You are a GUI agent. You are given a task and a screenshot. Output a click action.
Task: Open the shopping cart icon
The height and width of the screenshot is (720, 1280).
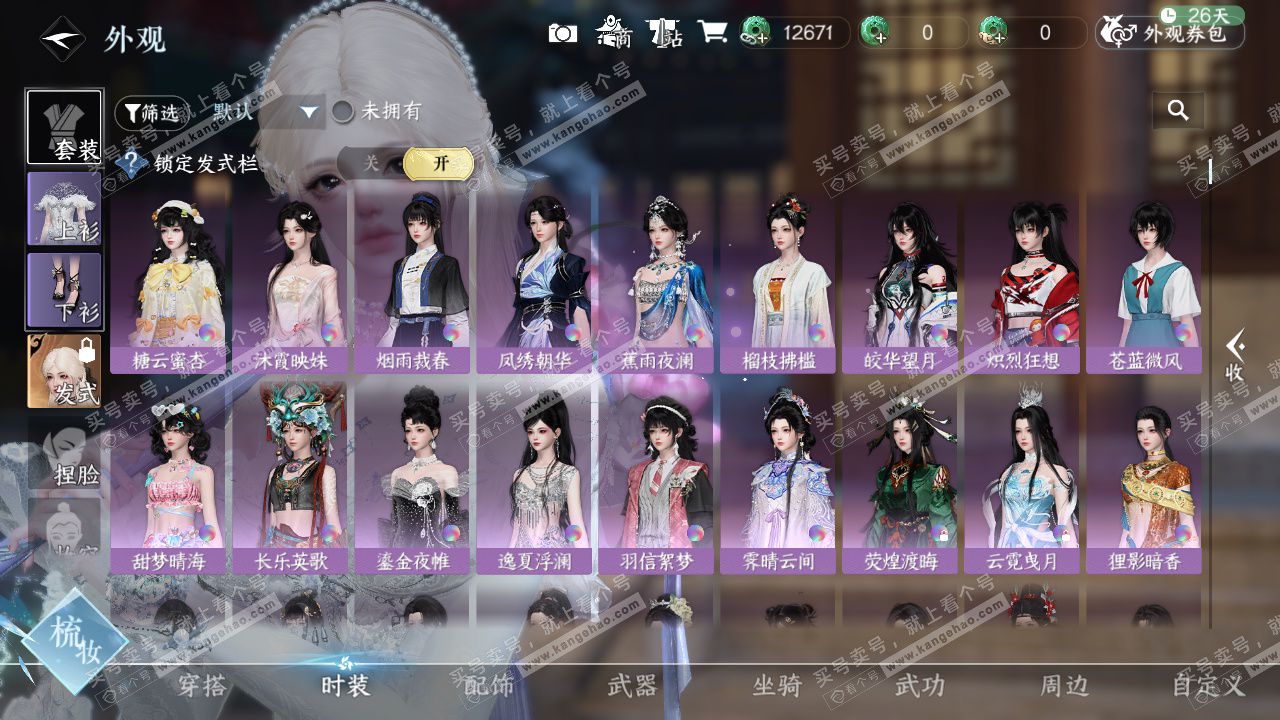pos(712,33)
